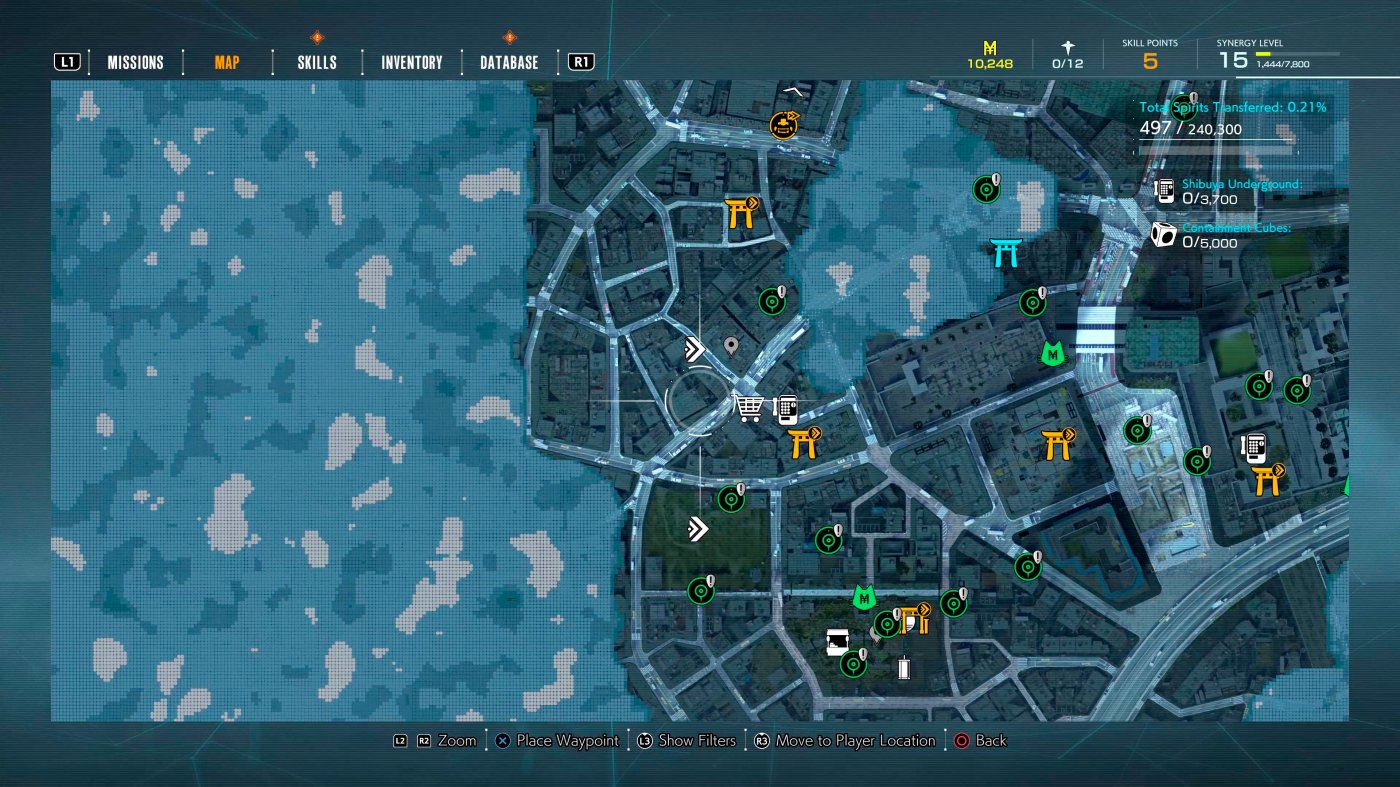Select the shopping cart shop icon near map center
The image size is (1400, 787).
(747, 410)
